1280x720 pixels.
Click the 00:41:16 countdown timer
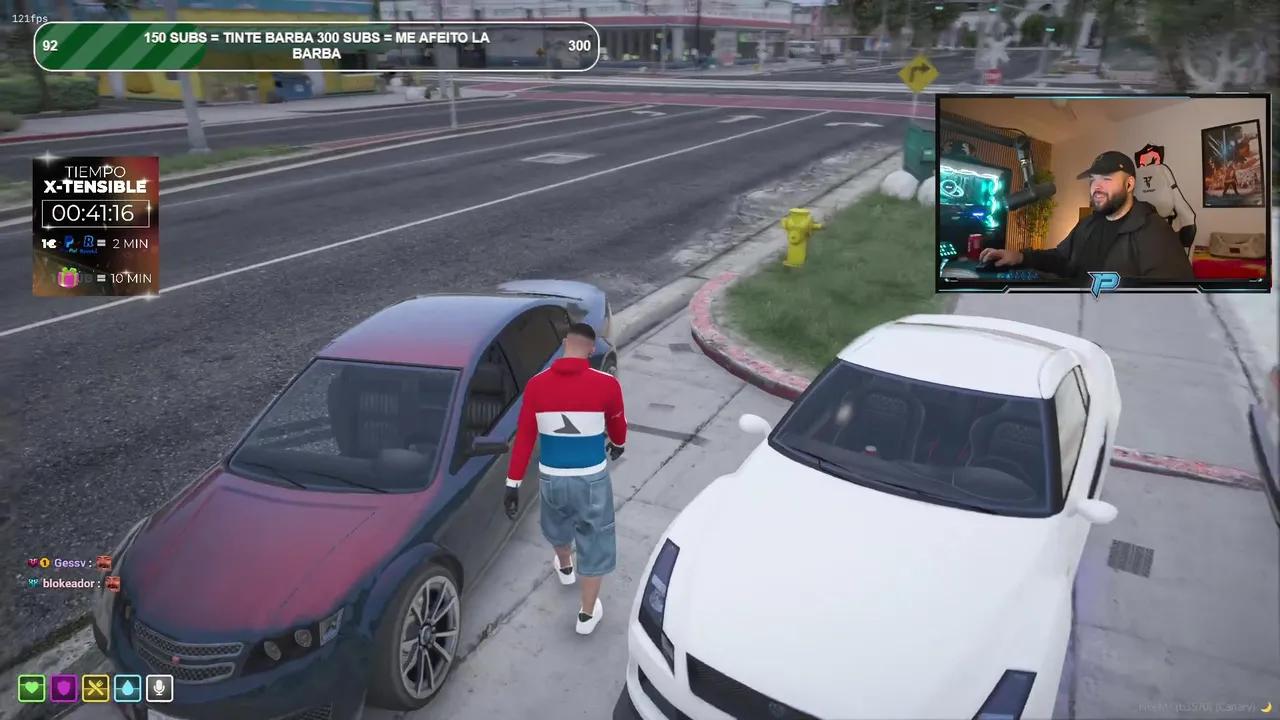point(95,213)
